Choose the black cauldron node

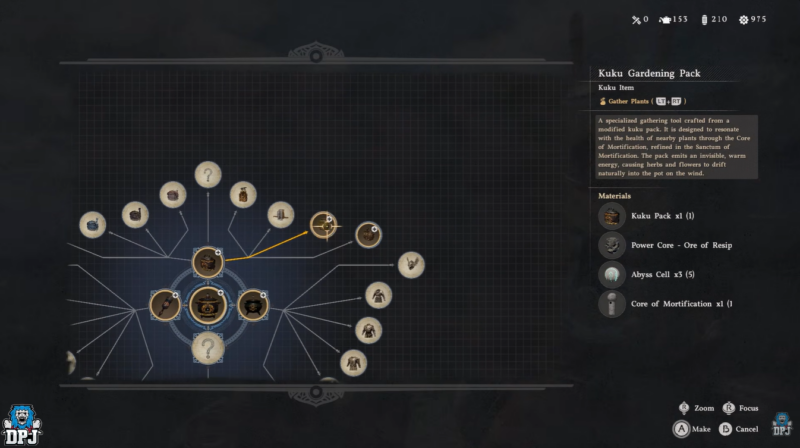pos(254,304)
